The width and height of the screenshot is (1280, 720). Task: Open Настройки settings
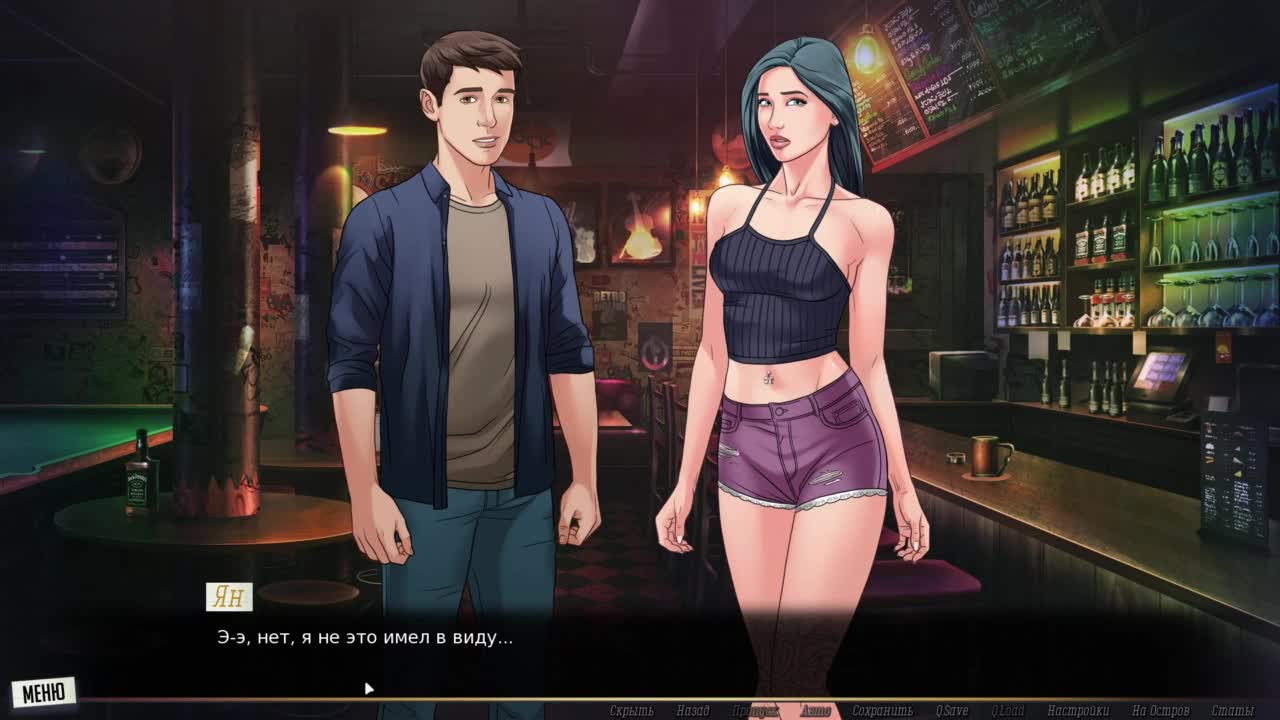pos(1078,711)
